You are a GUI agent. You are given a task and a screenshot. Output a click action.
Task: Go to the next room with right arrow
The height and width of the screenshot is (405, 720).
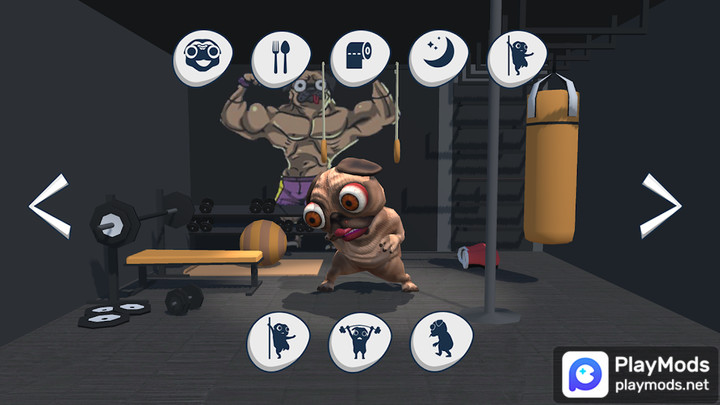point(660,206)
